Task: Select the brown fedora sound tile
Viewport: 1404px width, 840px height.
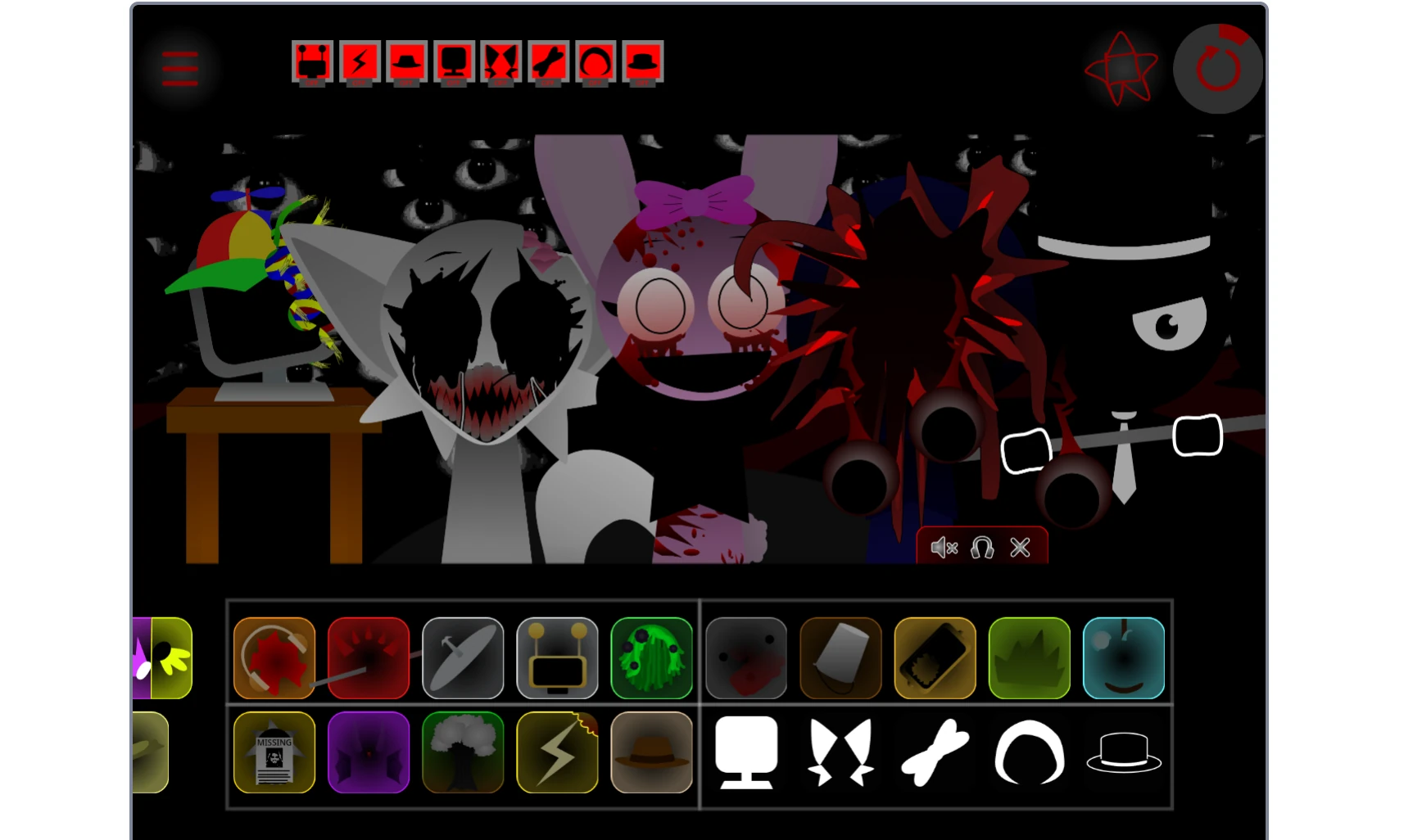Action: [x=652, y=752]
